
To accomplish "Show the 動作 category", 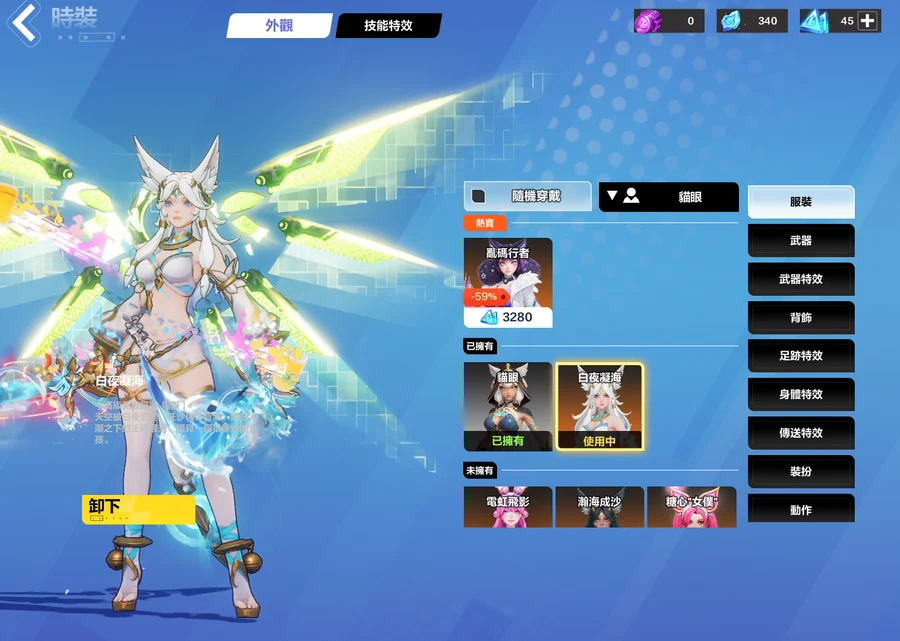I will (801, 509).
